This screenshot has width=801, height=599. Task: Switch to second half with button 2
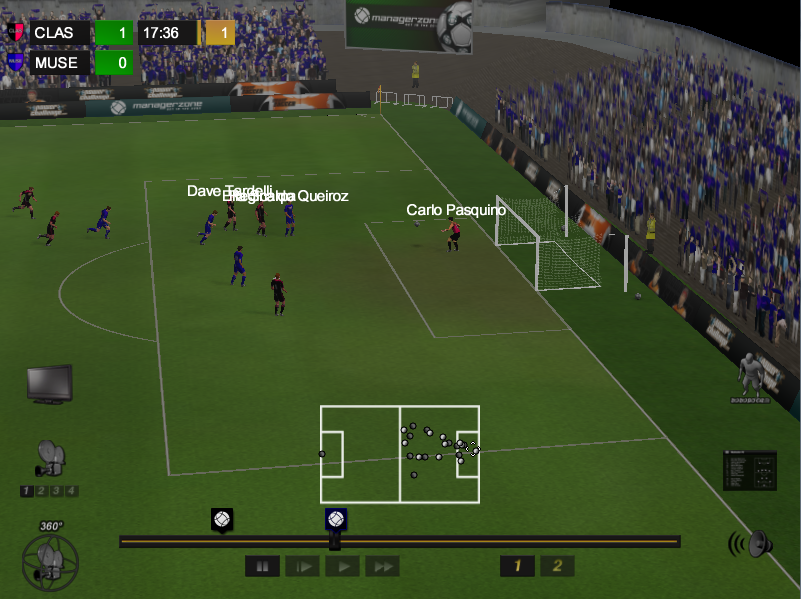coord(558,567)
